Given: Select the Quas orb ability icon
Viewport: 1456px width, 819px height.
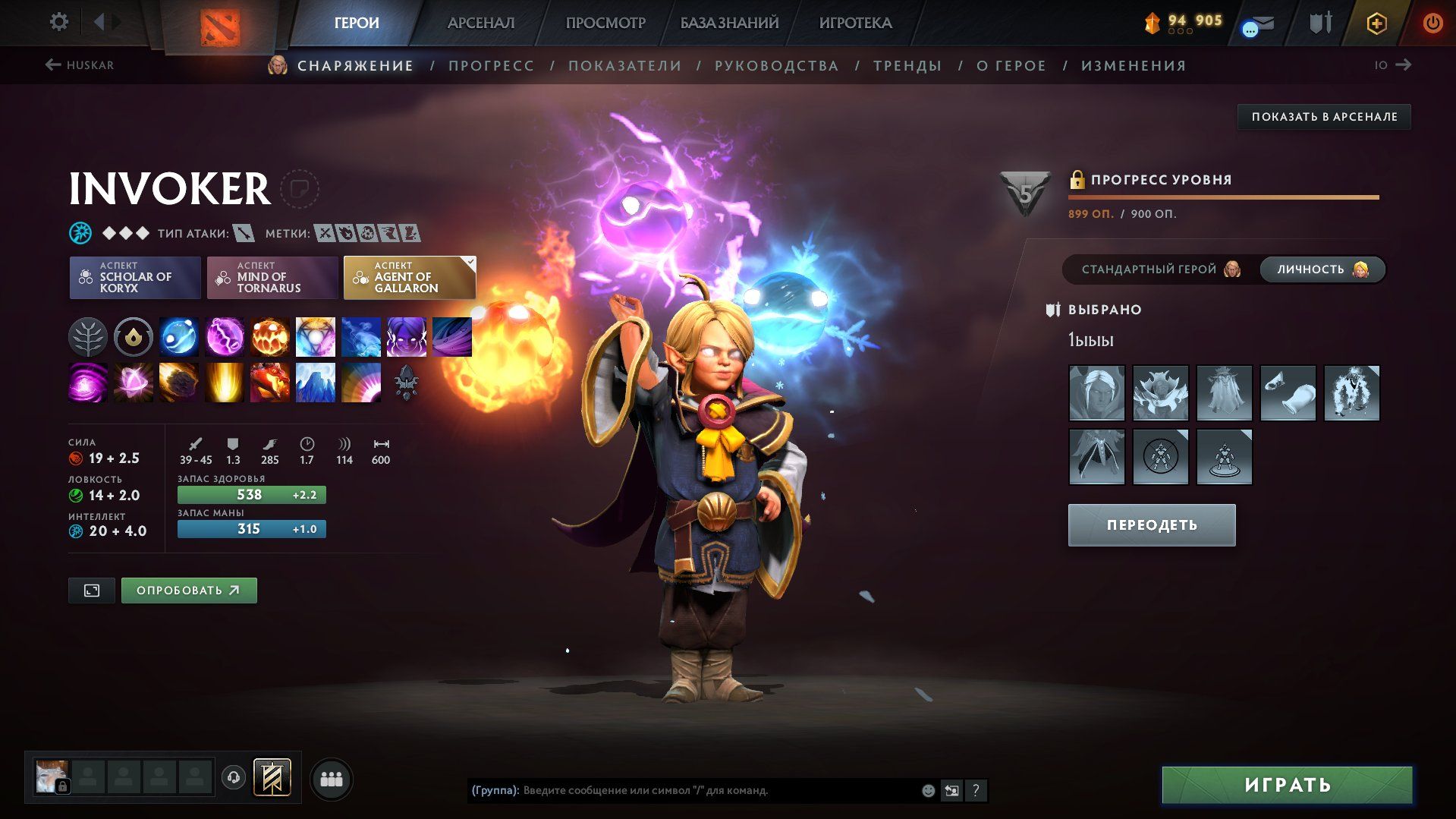Looking at the screenshot, I should [x=179, y=337].
